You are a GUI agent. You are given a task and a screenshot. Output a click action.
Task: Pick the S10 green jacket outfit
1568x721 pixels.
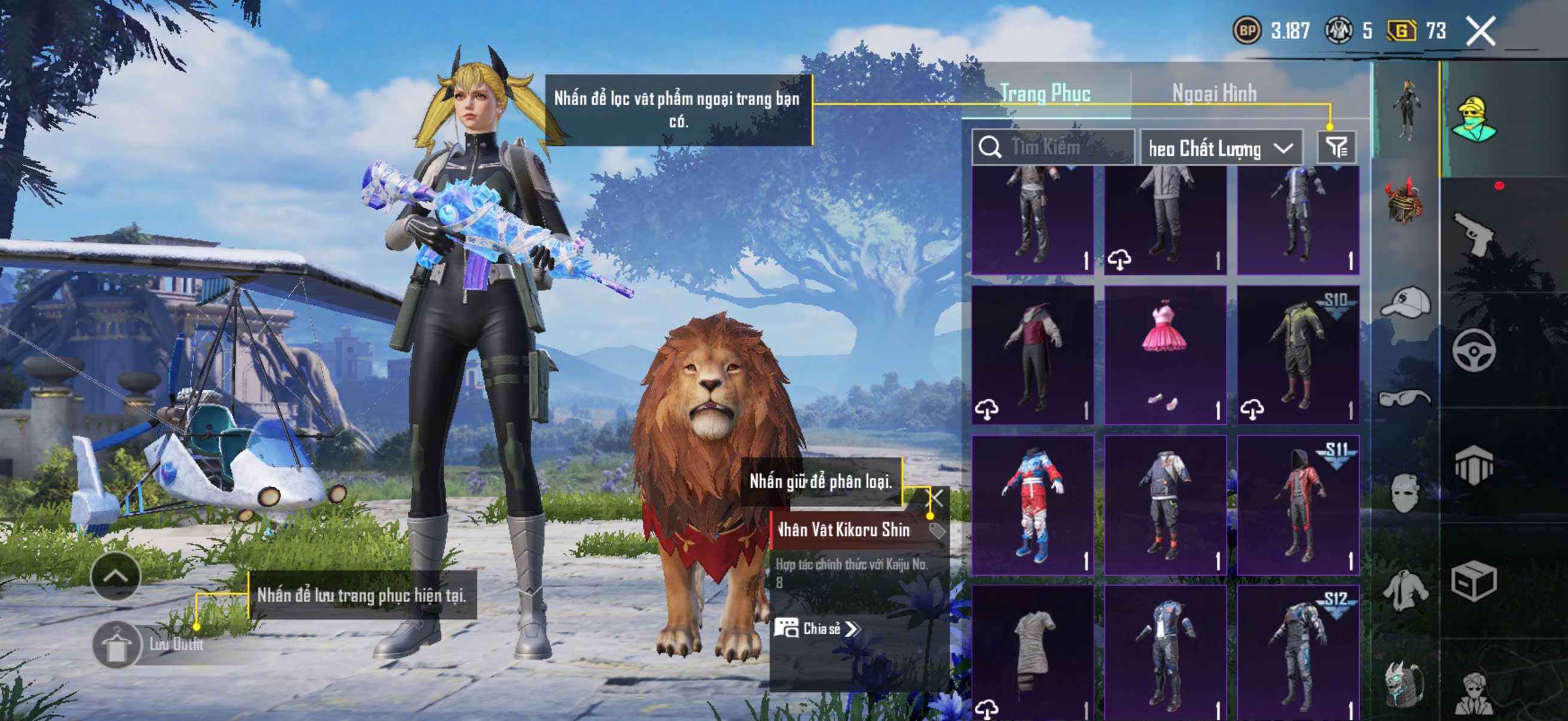point(1298,355)
